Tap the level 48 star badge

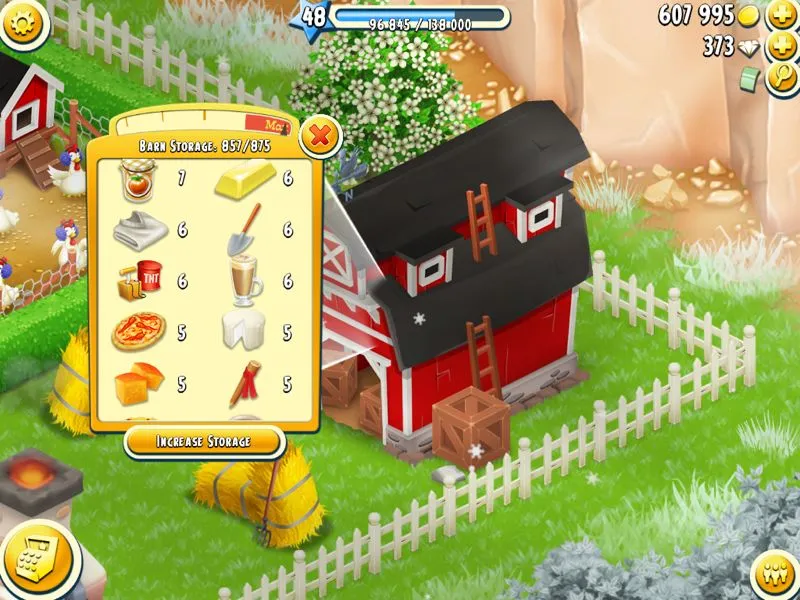click(314, 18)
